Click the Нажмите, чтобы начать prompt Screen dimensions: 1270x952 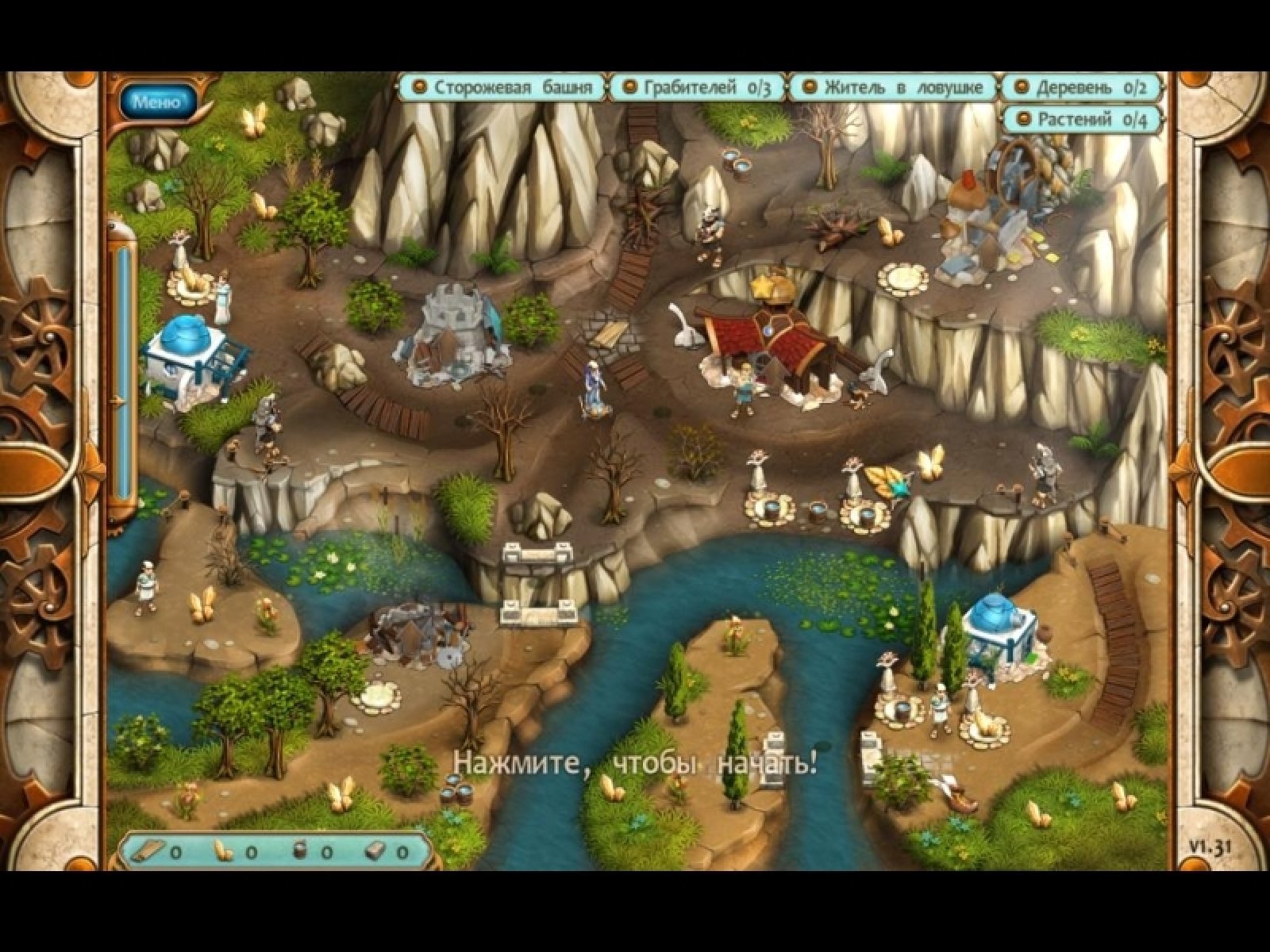(x=634, y=765)
